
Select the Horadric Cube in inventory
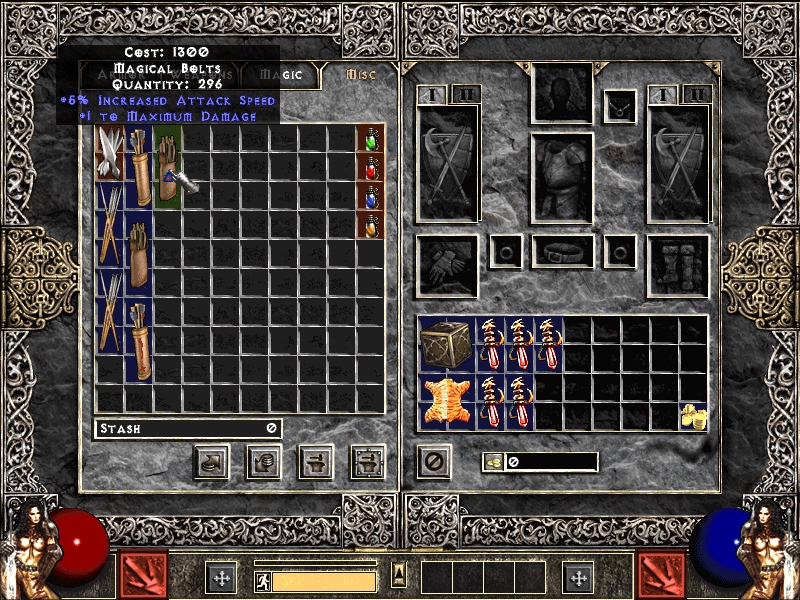click(446, 344)
